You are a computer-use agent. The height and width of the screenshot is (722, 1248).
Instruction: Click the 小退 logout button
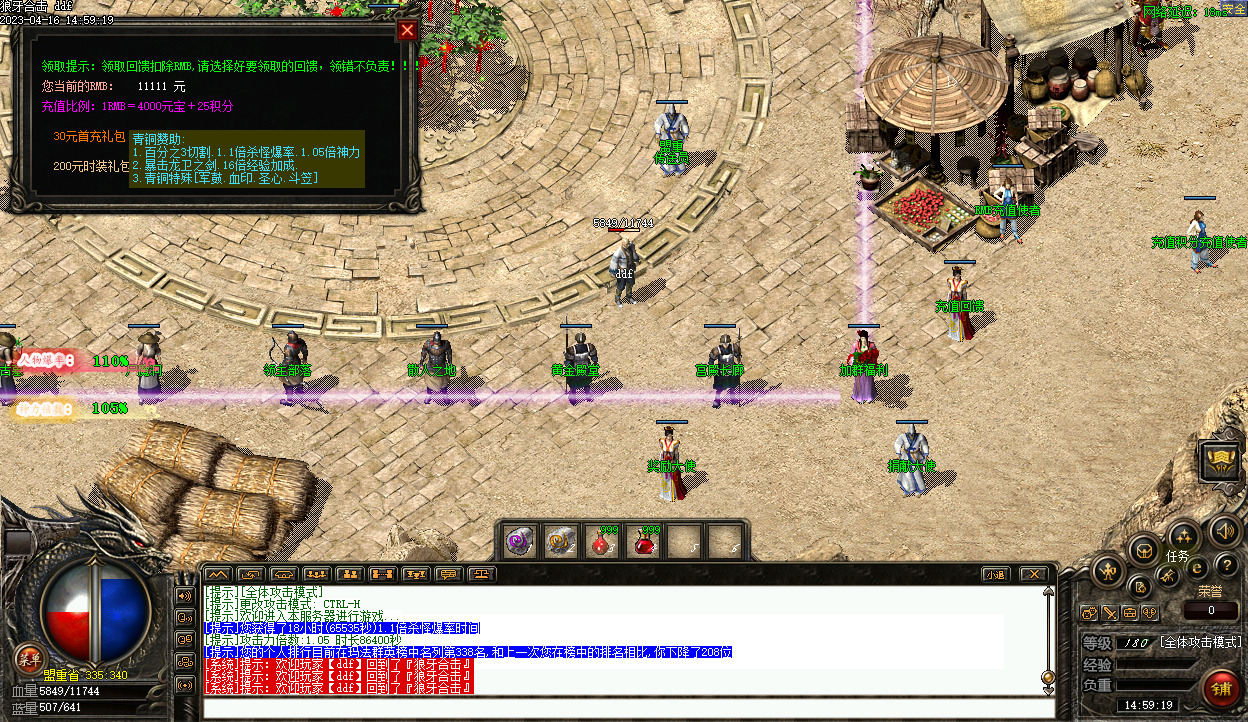[995, 574]
